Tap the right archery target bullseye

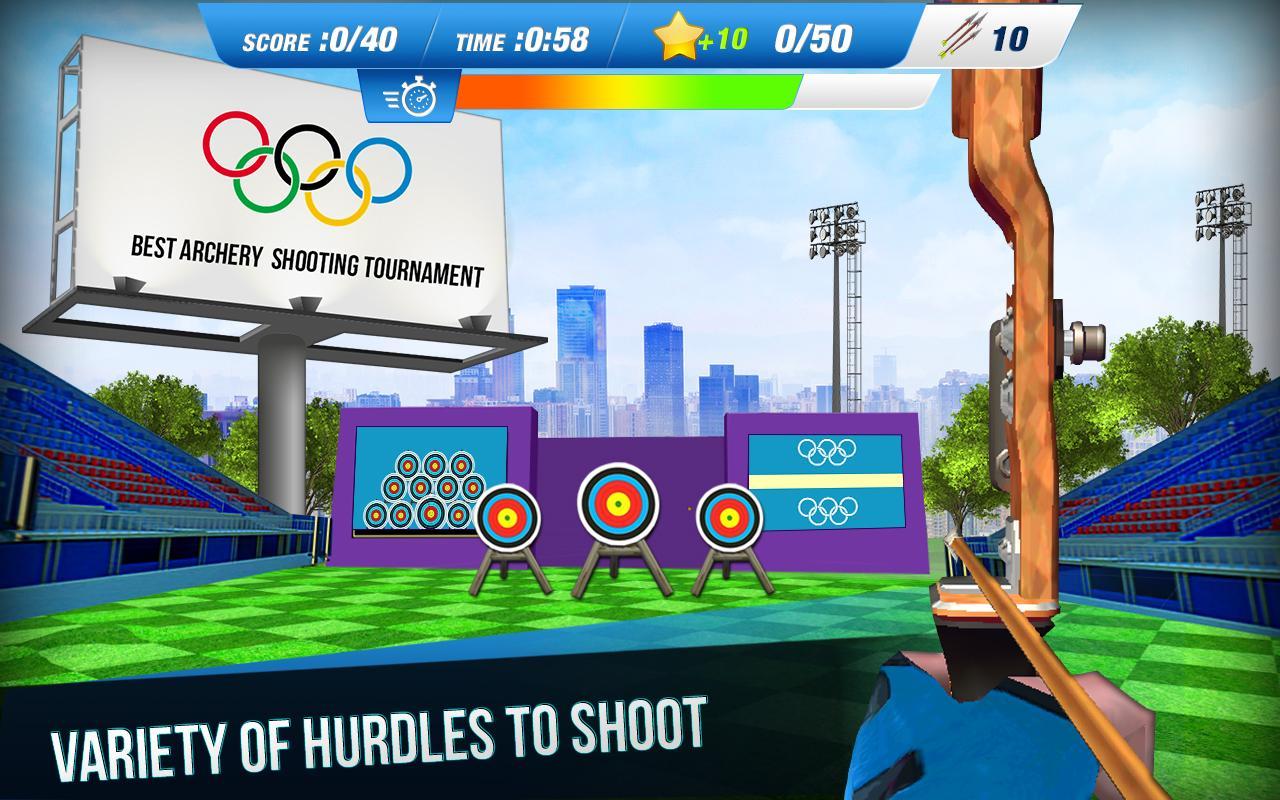point(727,519)
